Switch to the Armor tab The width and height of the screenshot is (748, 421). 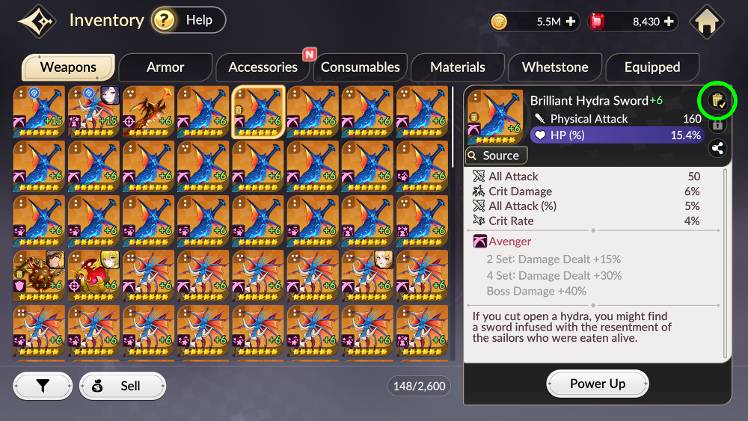pos(165,67)
